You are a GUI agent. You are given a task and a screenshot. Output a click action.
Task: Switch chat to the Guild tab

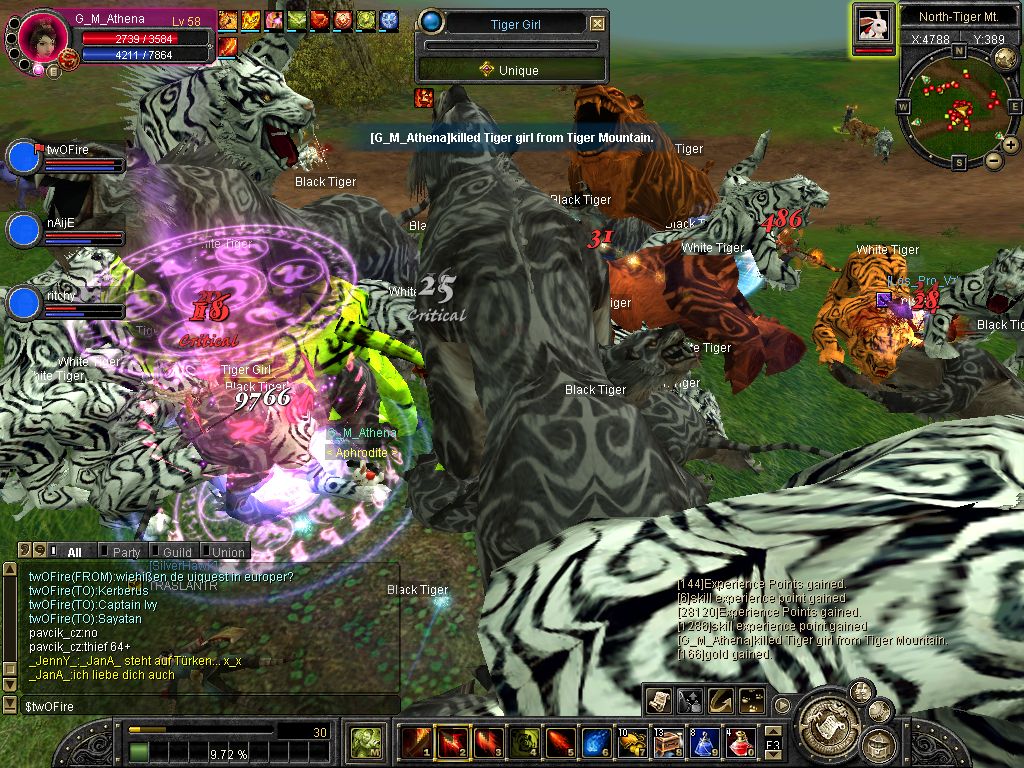pyautogui.click(x=177, y=552)
